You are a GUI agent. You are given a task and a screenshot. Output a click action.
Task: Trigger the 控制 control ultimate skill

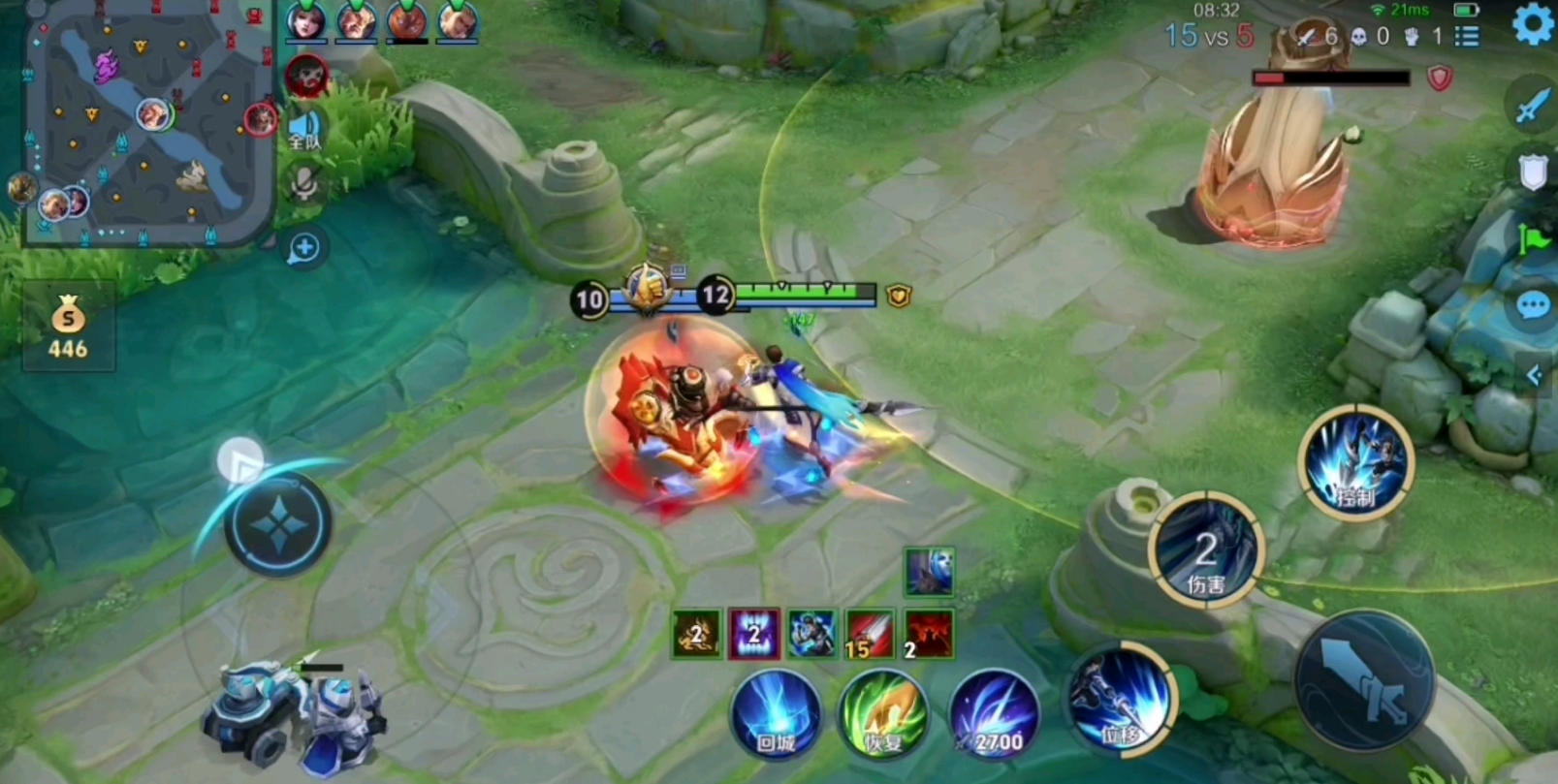(1356, 462)
